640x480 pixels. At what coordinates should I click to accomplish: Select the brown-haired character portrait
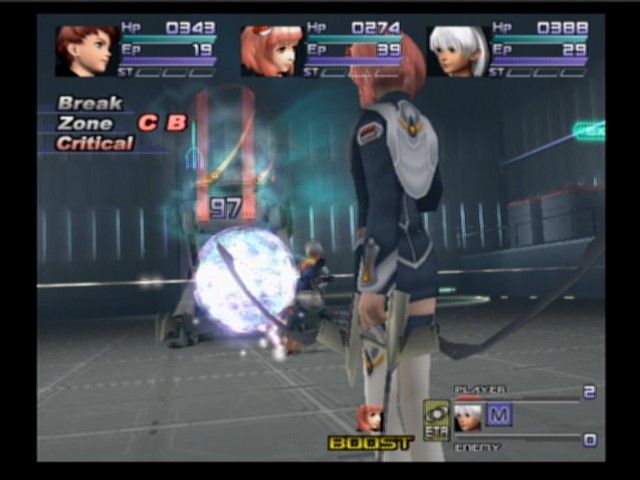point(87,50)
